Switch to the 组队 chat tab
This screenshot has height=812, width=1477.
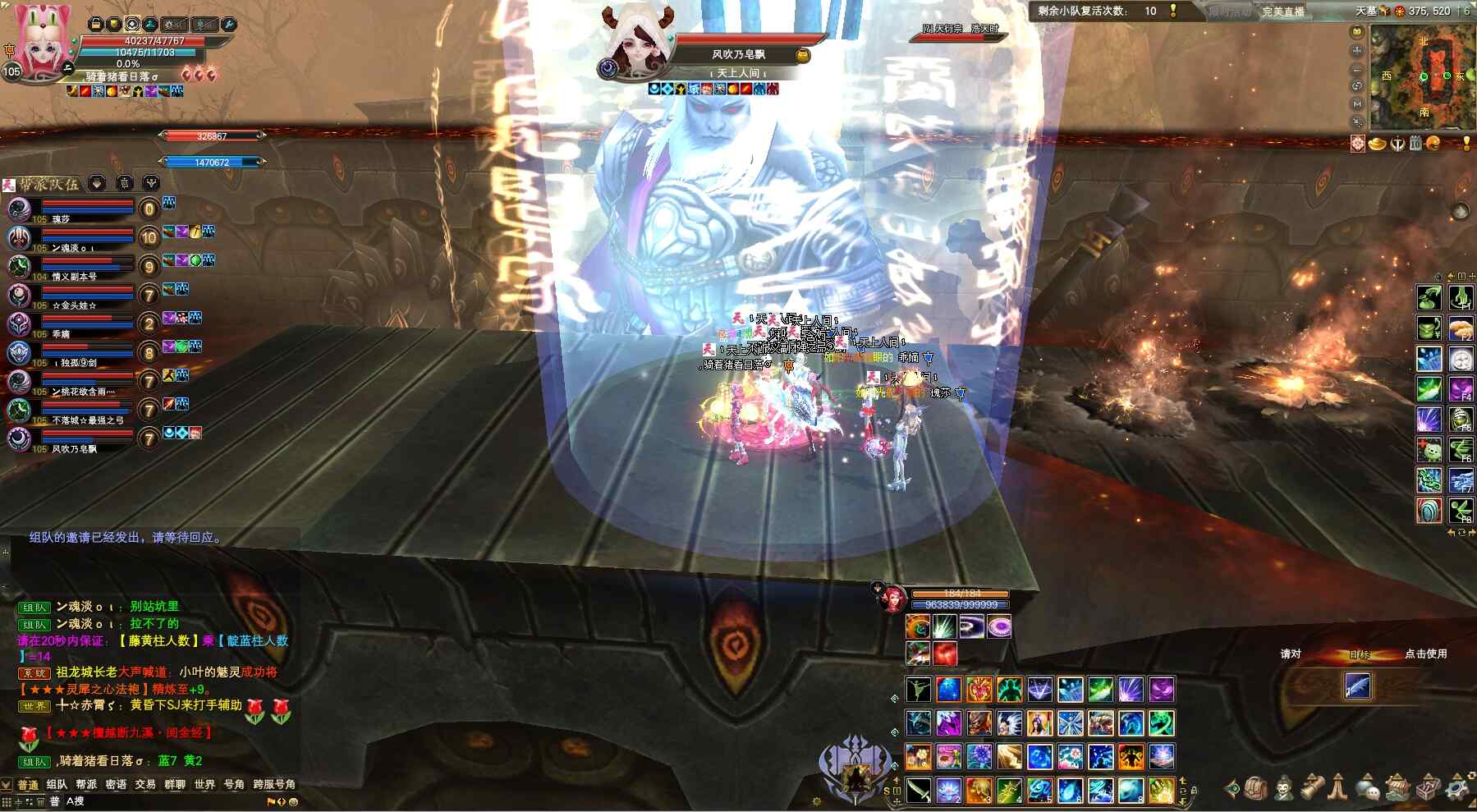[x=57, y=784]
